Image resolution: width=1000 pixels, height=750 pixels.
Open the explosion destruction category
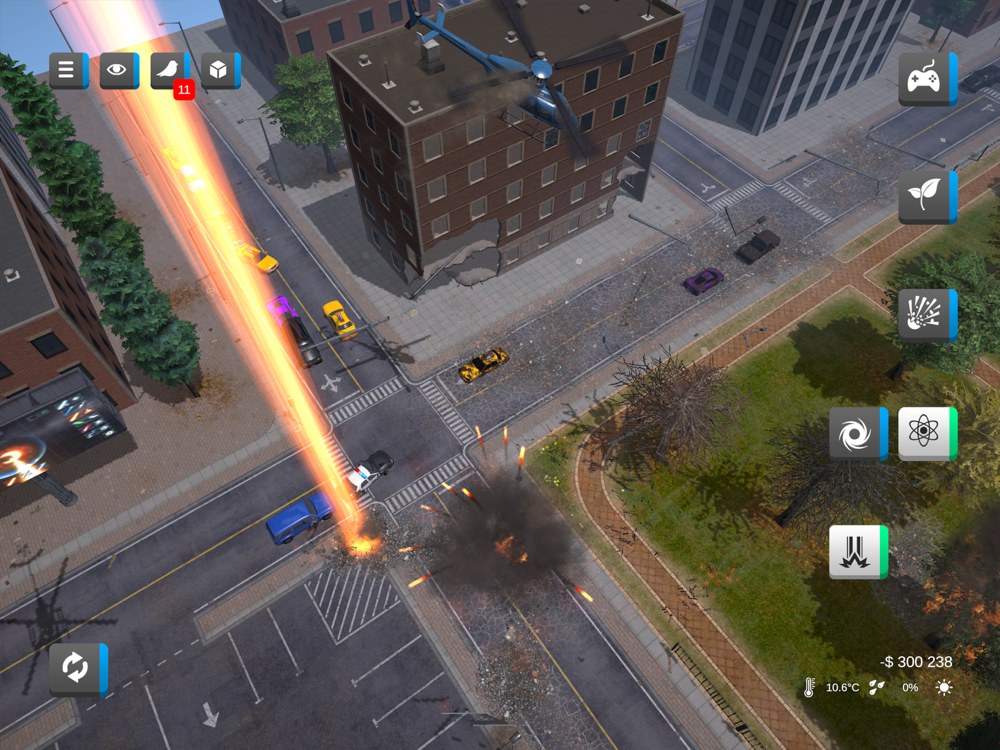click(926, 316)
